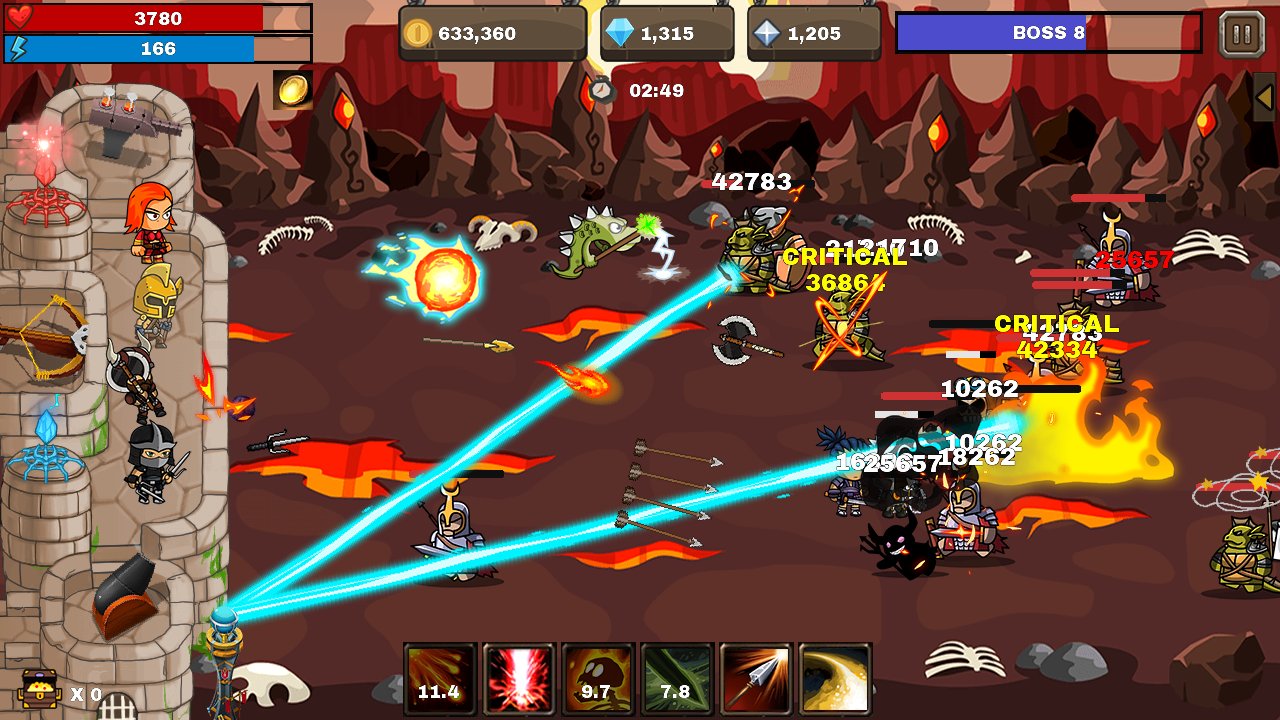Pause the game with the pause button

point(1242,34)
